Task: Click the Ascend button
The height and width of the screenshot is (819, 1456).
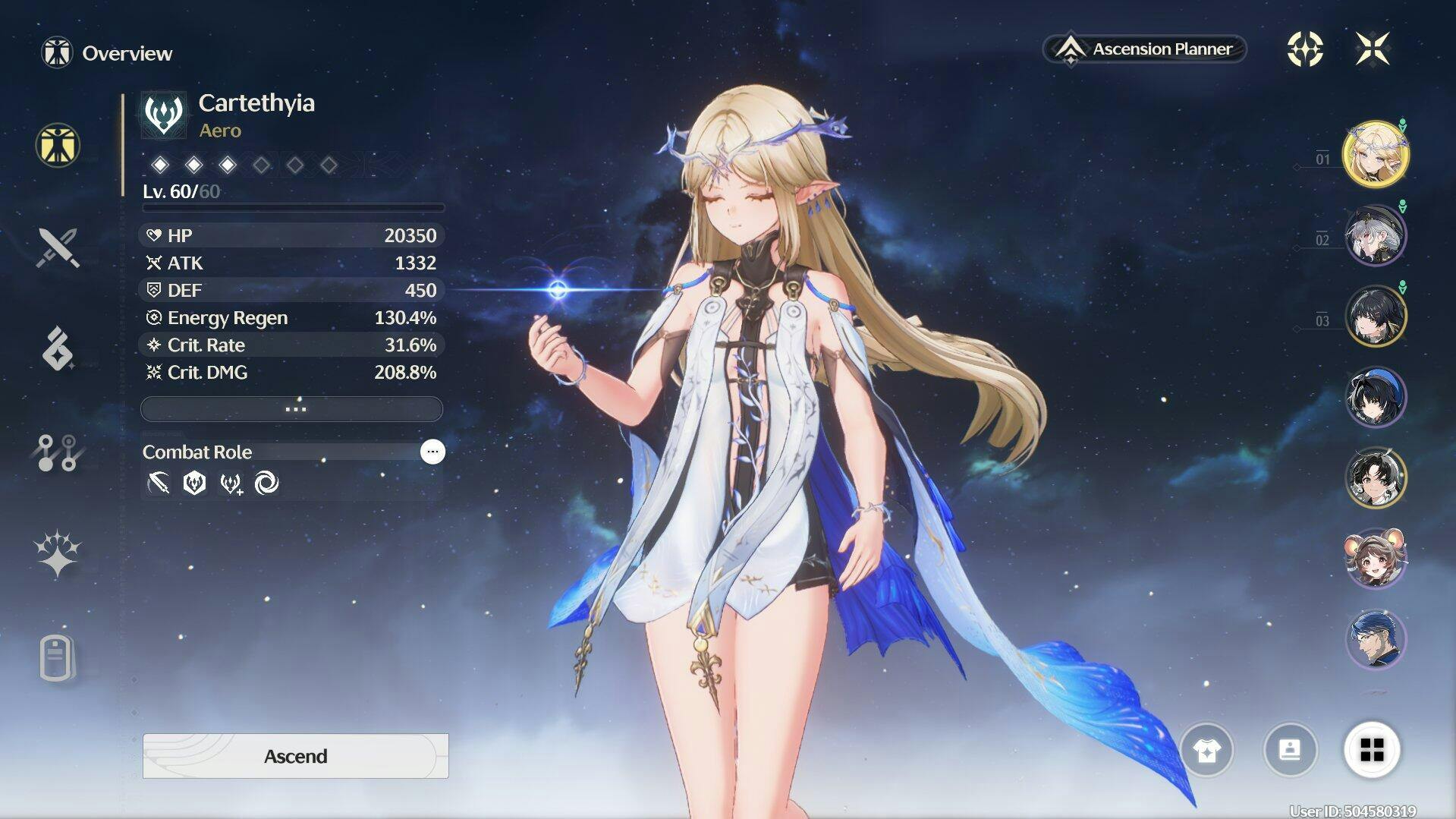Action: coord(295,756)
